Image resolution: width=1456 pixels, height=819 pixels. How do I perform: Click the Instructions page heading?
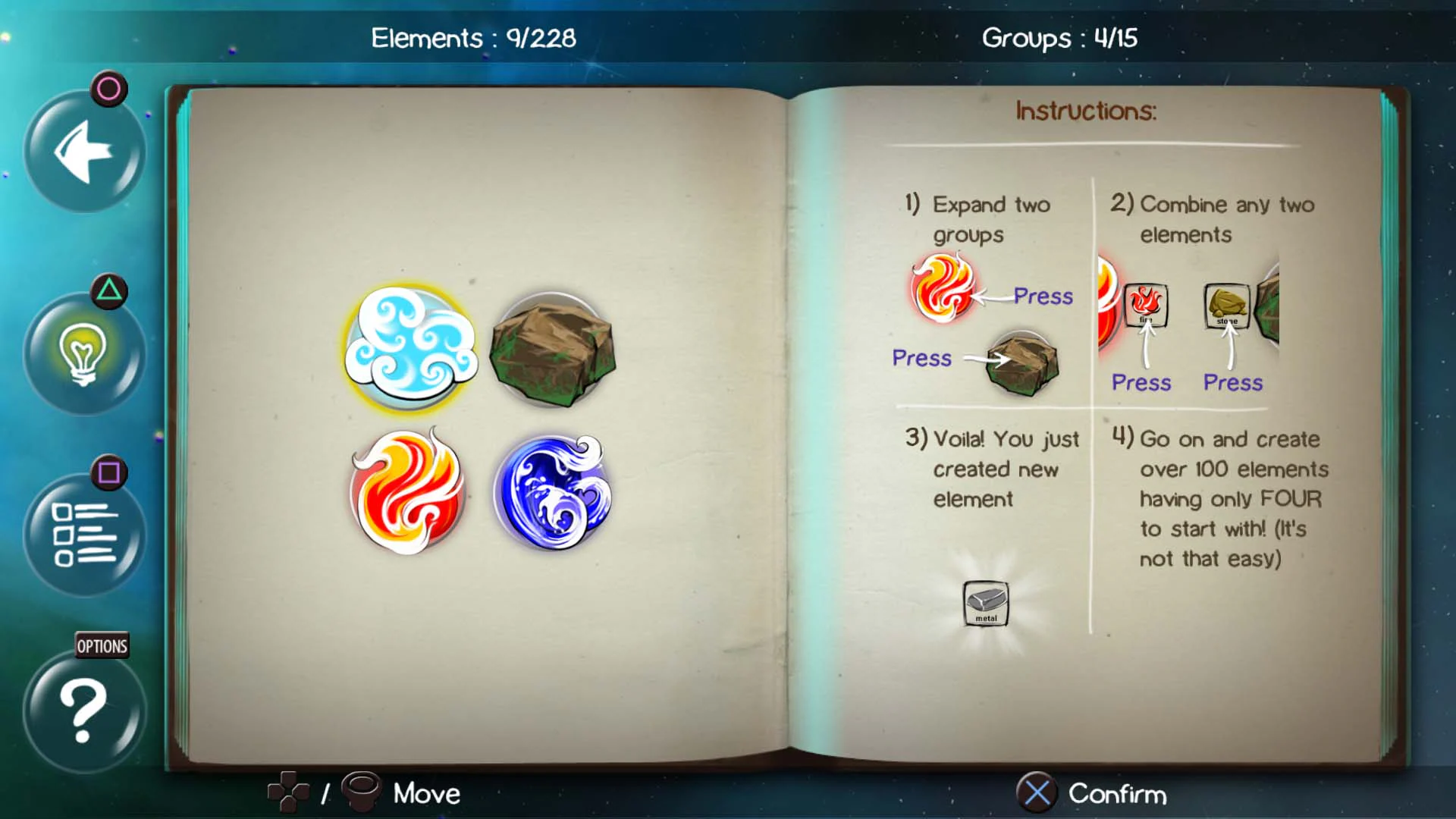(x=1084, y=110)
